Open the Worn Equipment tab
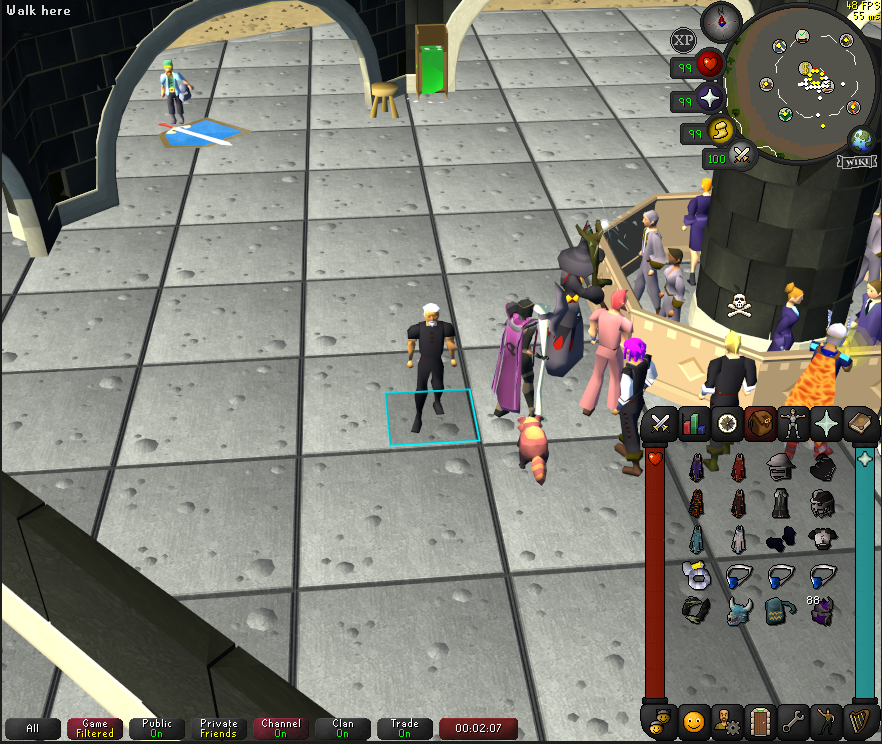The image size is (882, 744). (794, 423)
